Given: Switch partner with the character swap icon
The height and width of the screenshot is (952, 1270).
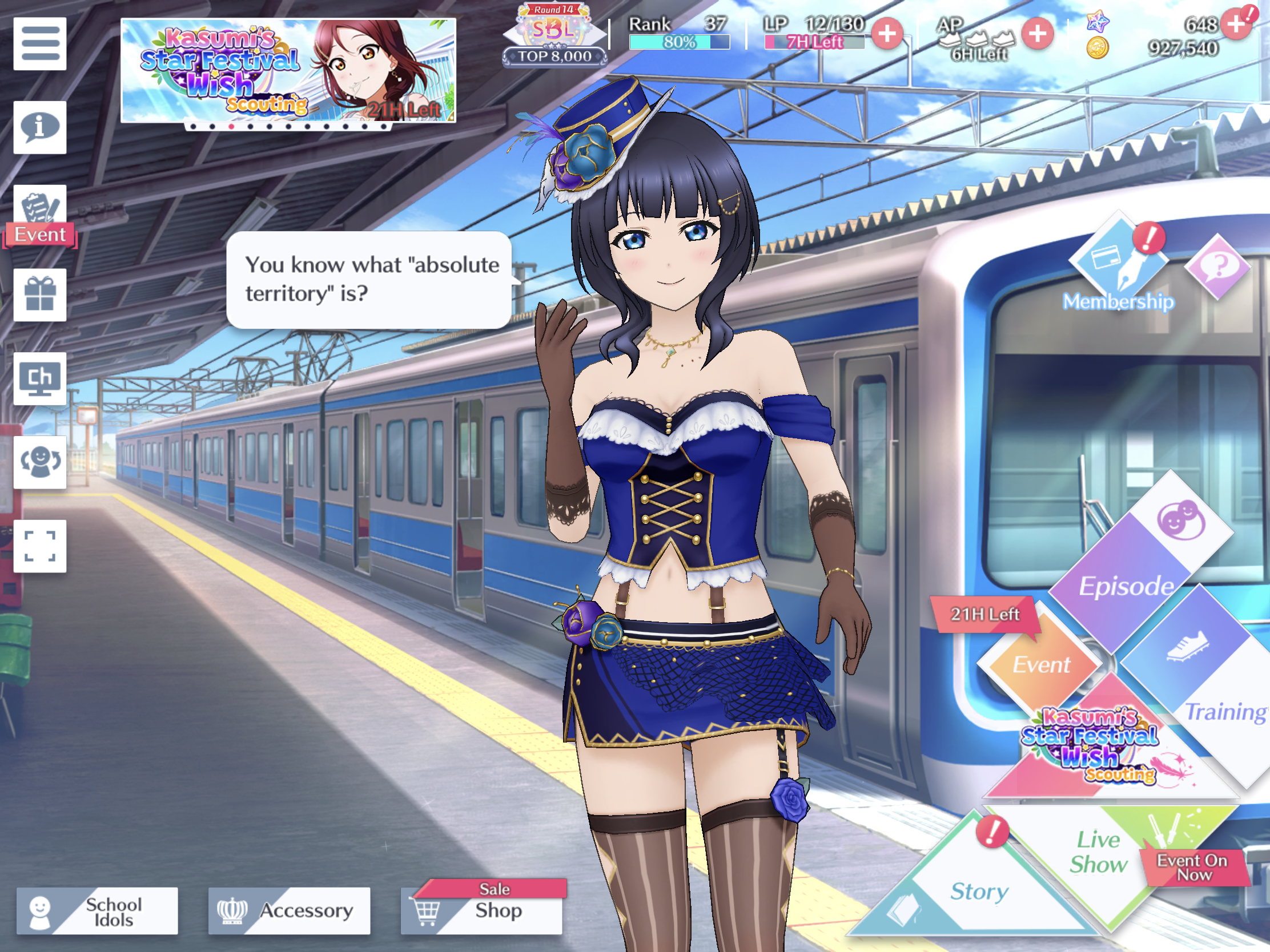Looking at the screenshot, I should (x=39, y=462).
